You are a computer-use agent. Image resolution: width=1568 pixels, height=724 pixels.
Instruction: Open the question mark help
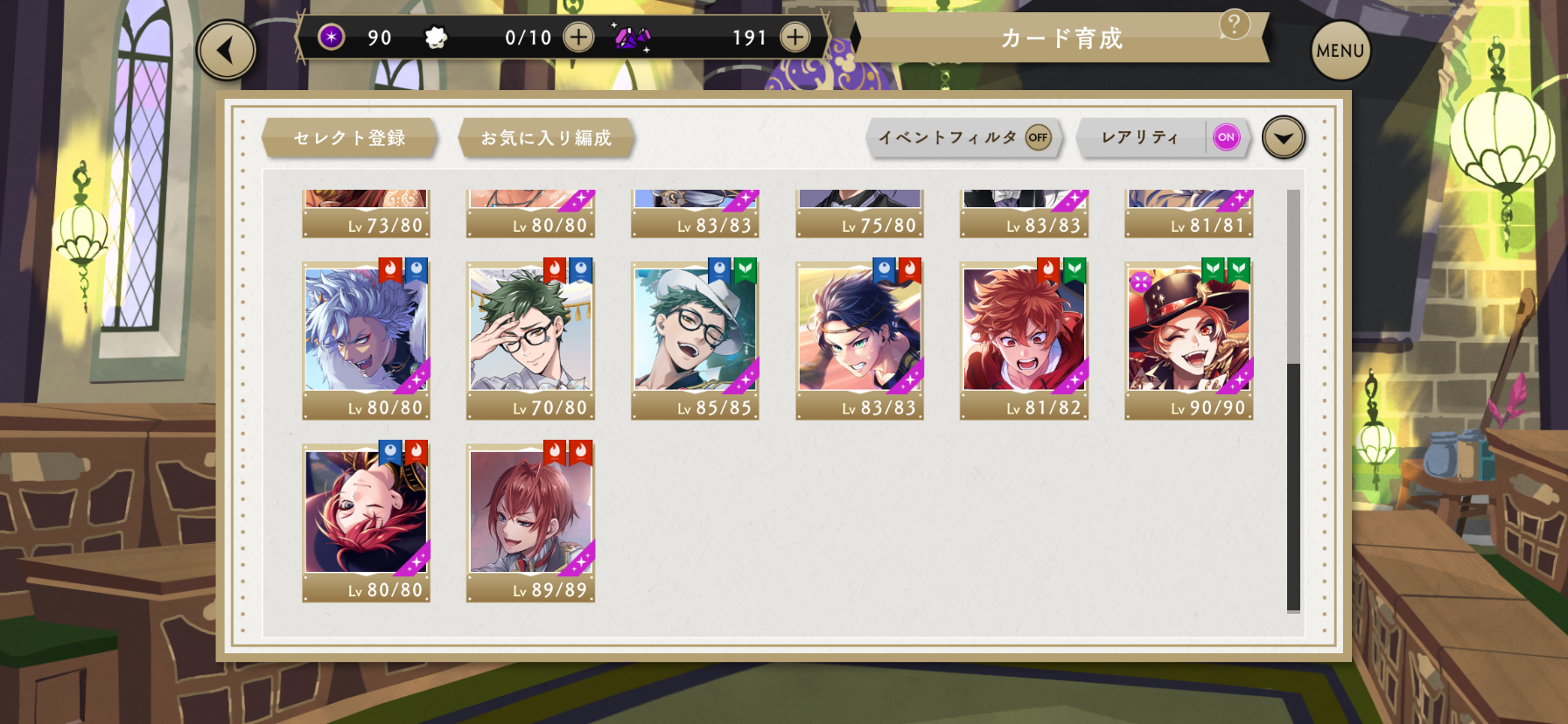pyautogui.click(x=1234, y=24)
